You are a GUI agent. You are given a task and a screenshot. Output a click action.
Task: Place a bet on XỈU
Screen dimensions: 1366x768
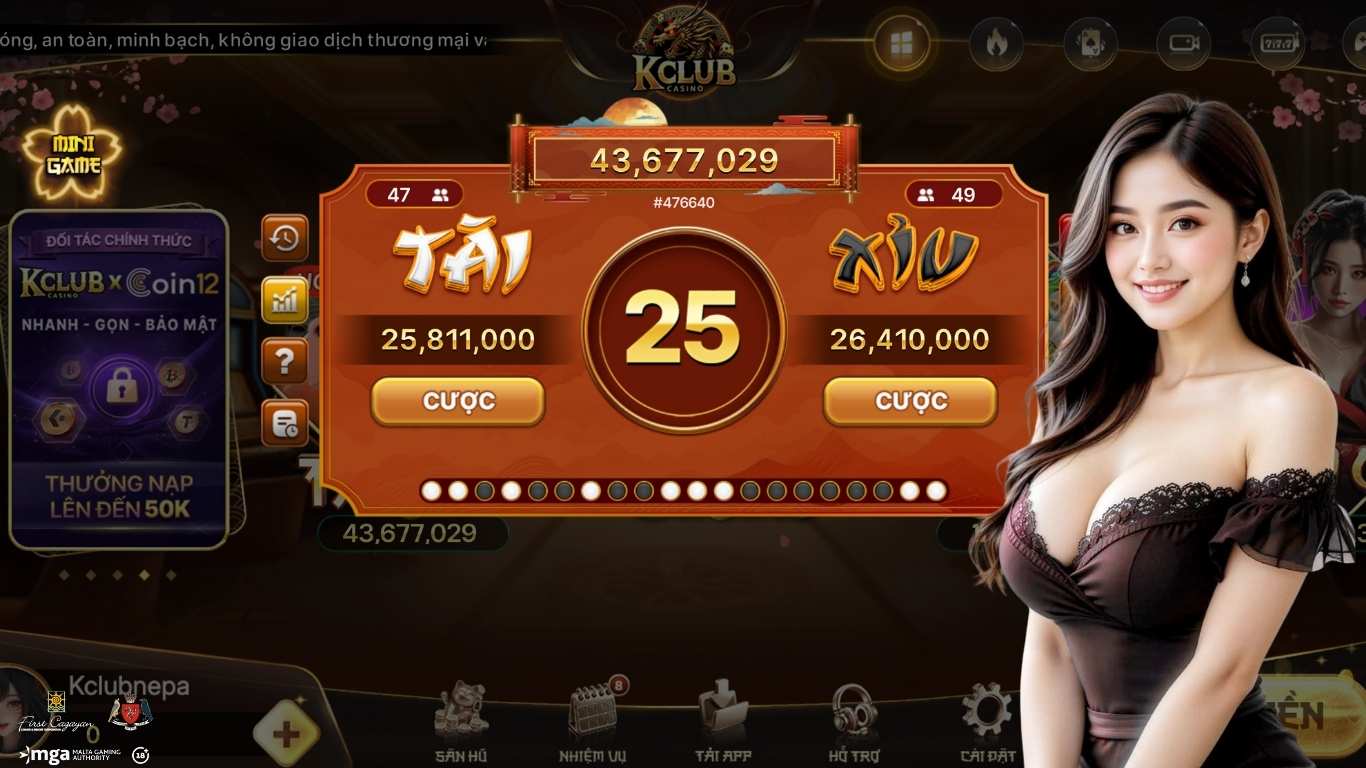coord(910,400)
